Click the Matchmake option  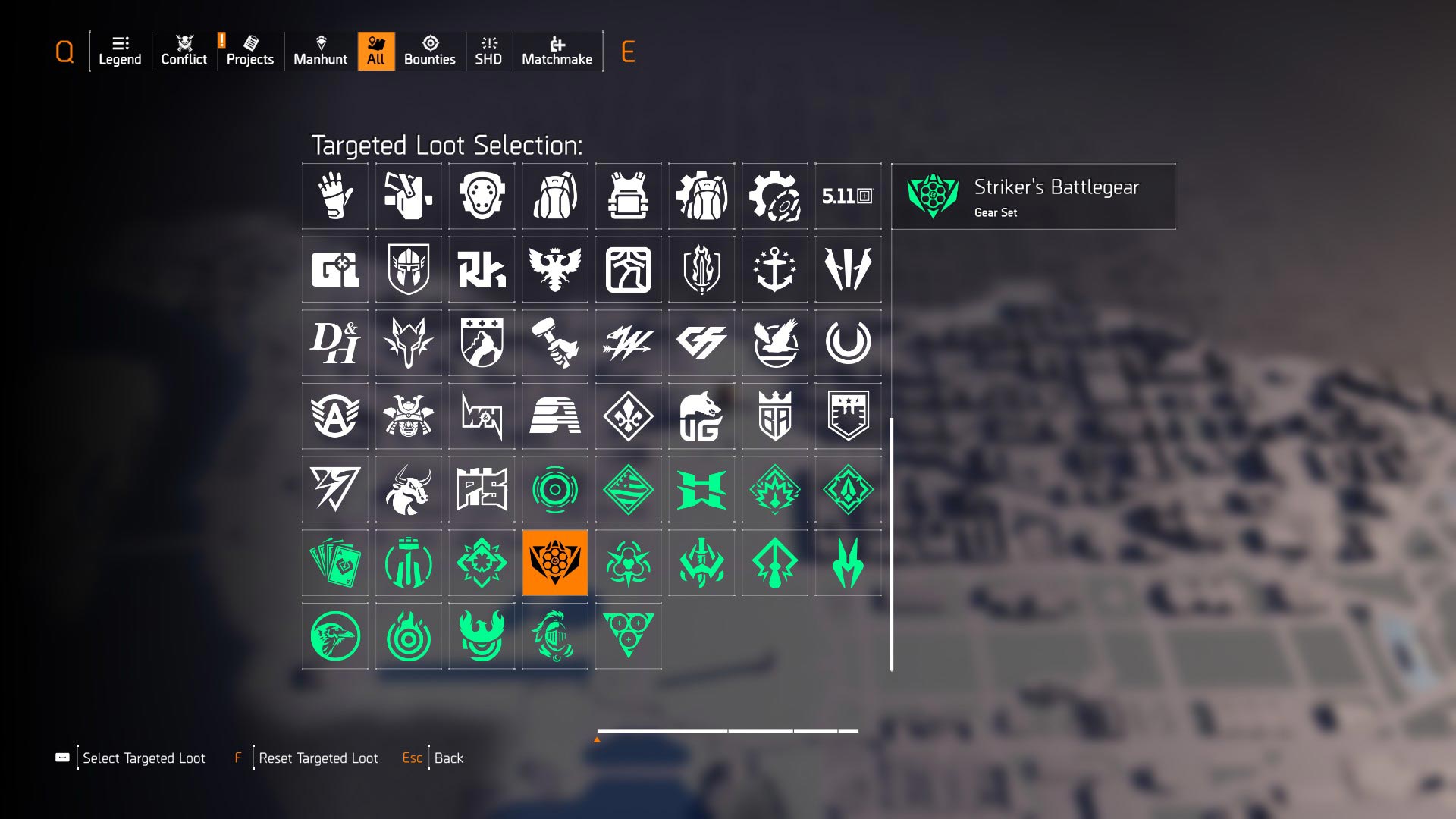557,51
